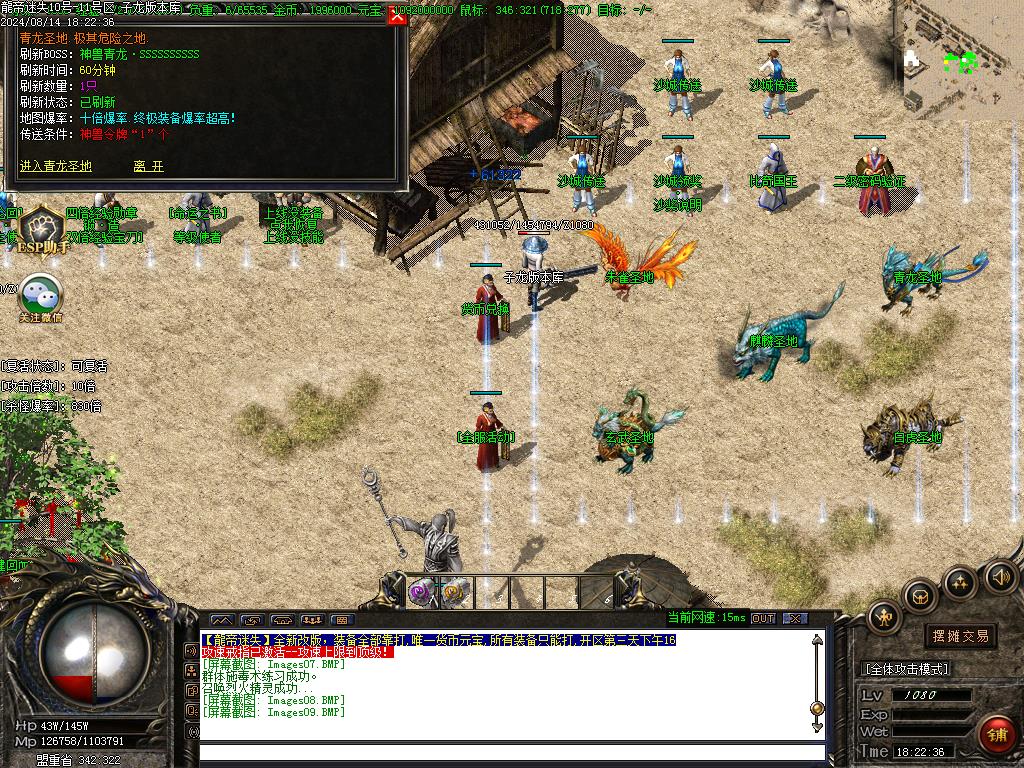
Task: Click the OUT button above the chat
Action: pyautogui.click(x=763, y=618)
